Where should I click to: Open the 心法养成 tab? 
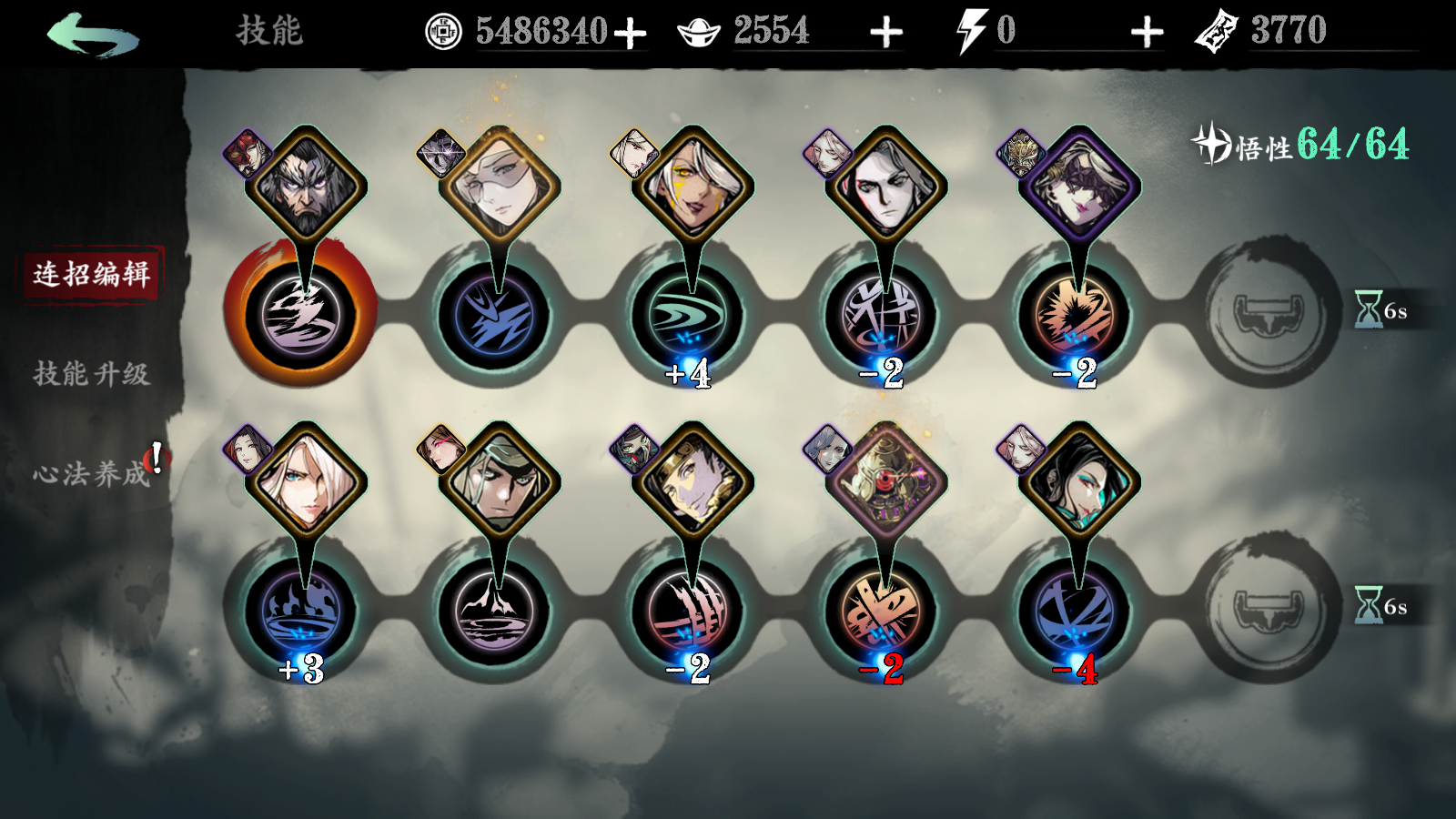[91, 473]
